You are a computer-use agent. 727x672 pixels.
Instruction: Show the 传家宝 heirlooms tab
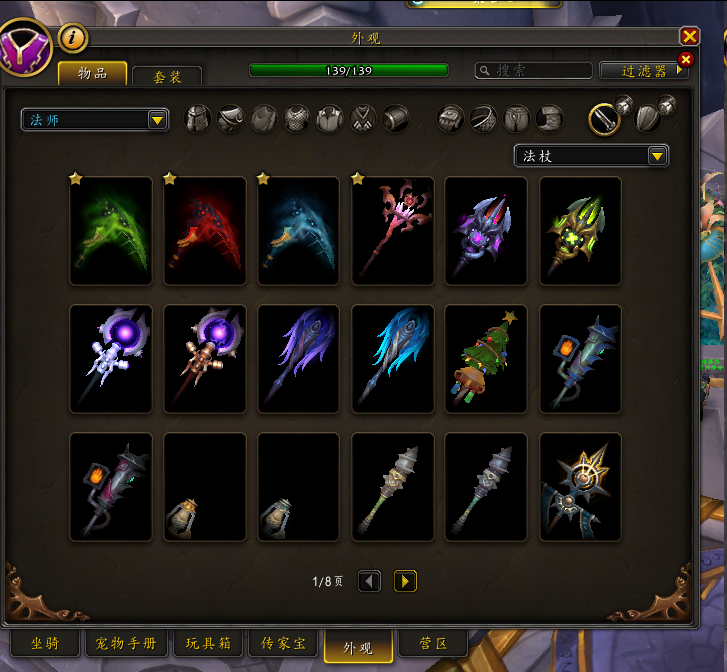pos(283,643)
